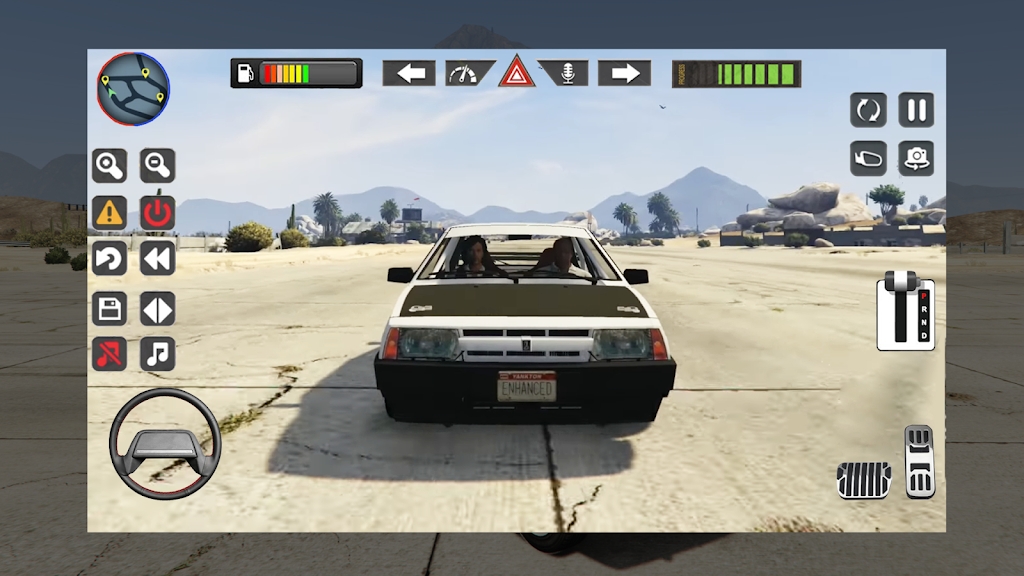Turn on the red hazard triangle lights
The width and height of the screenshot is (1024, 576).
(517, 72)
